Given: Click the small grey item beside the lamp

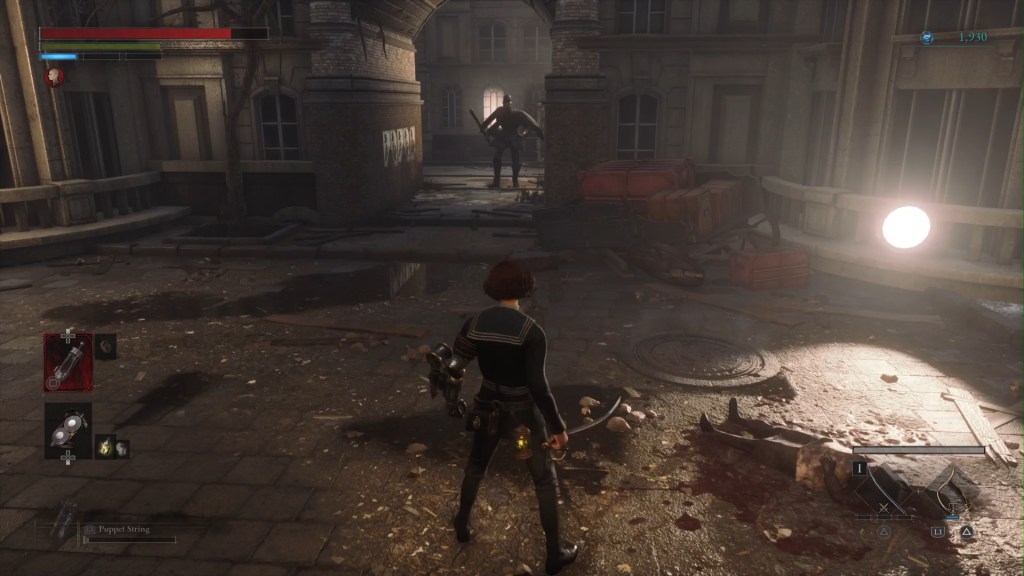Looking at the screenshot, I should pyautogui.click(x=121, y=447).
